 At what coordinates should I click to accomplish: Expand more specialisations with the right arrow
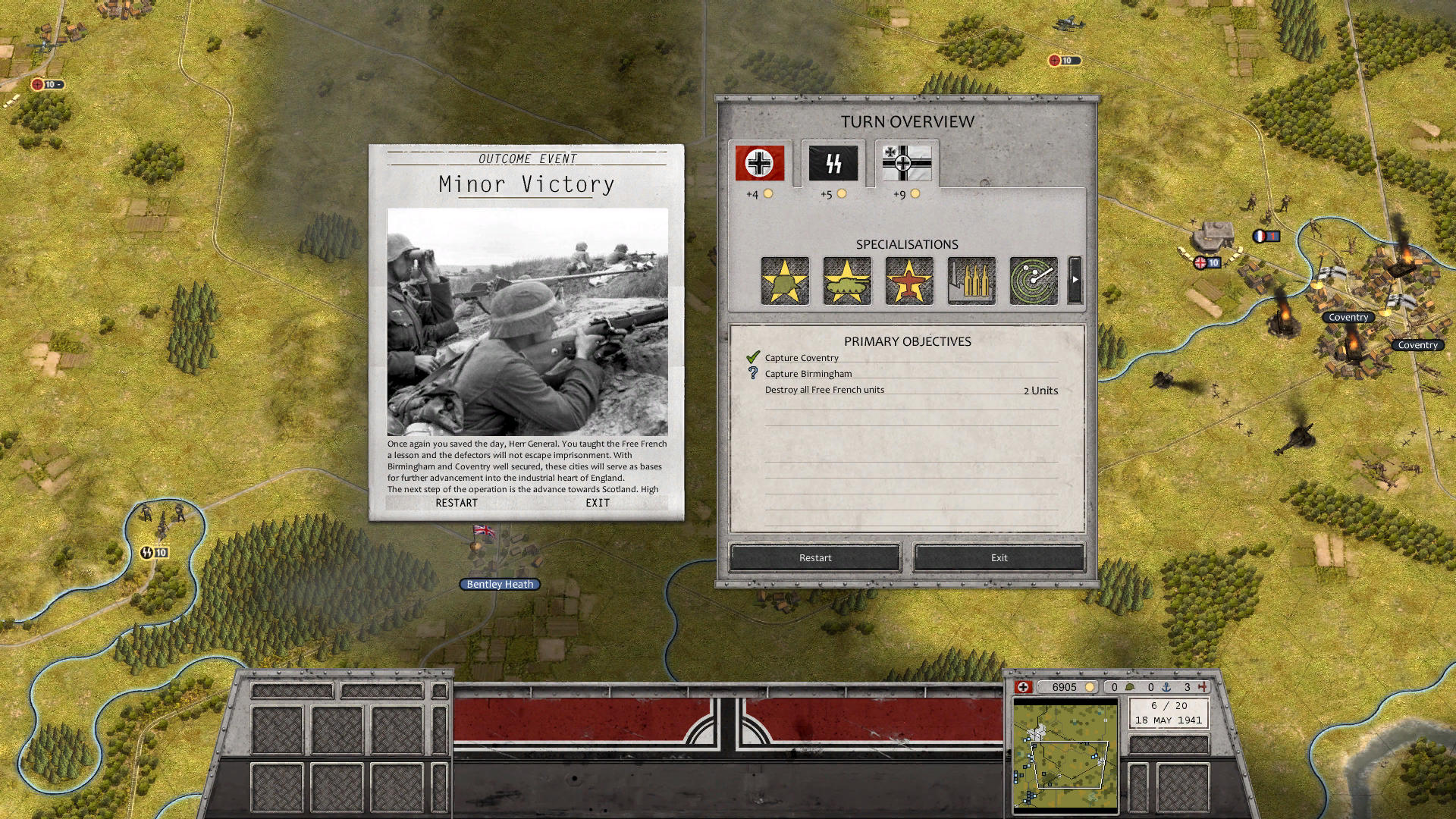pyautogui.click(x=1075, y=279)
